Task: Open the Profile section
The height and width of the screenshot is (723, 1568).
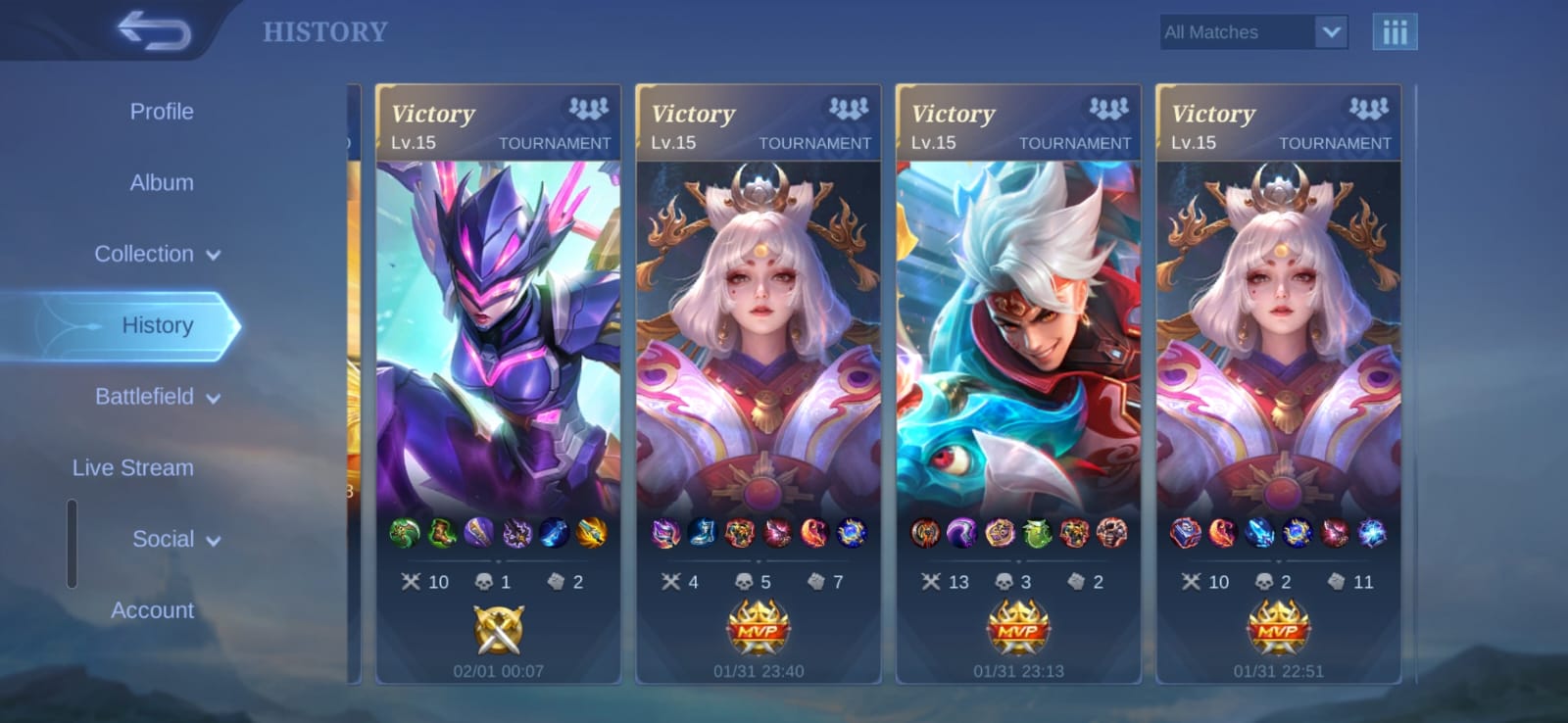Action: [x=162, y=112]
